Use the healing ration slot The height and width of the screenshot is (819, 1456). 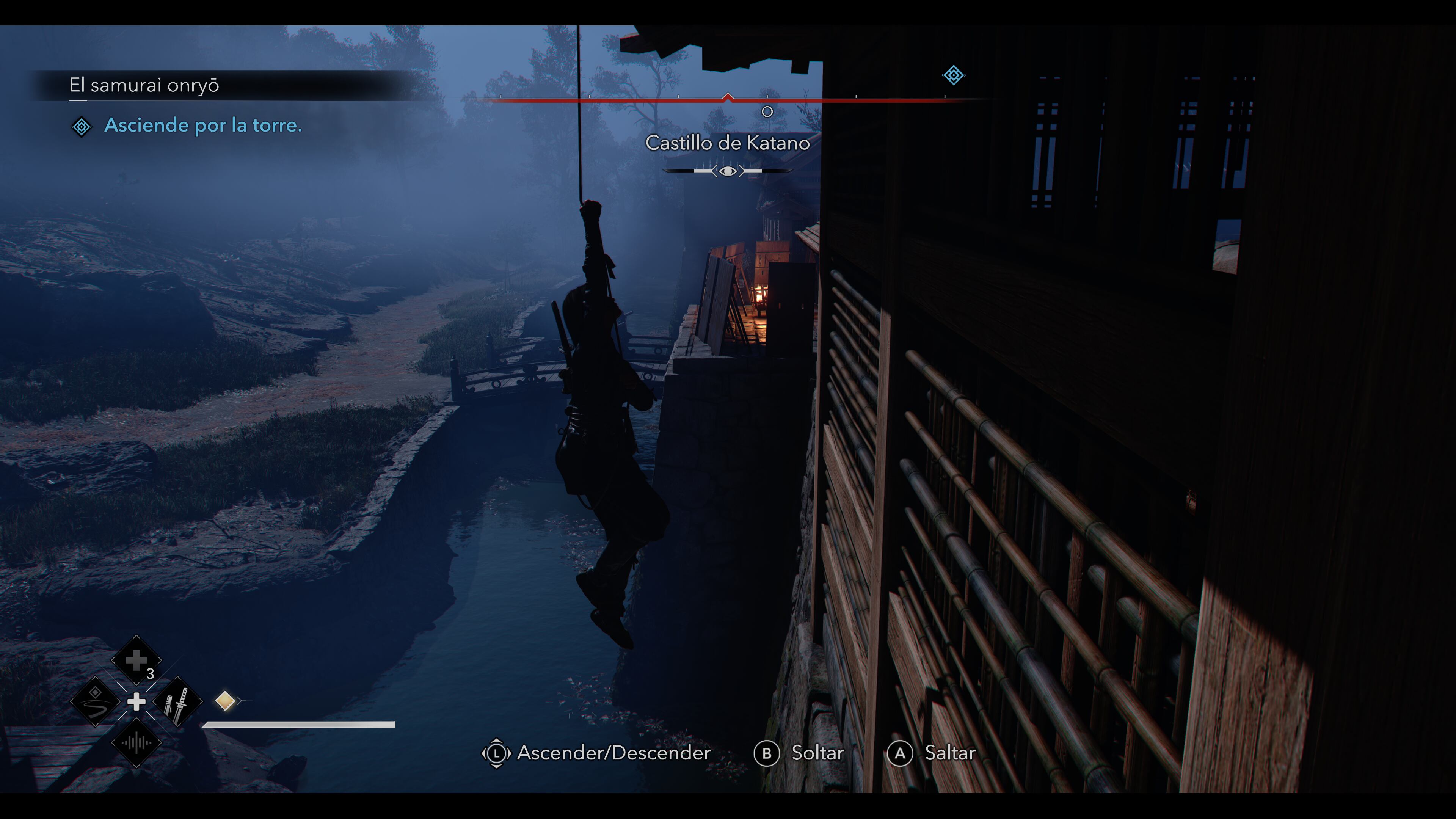(136, 660)
